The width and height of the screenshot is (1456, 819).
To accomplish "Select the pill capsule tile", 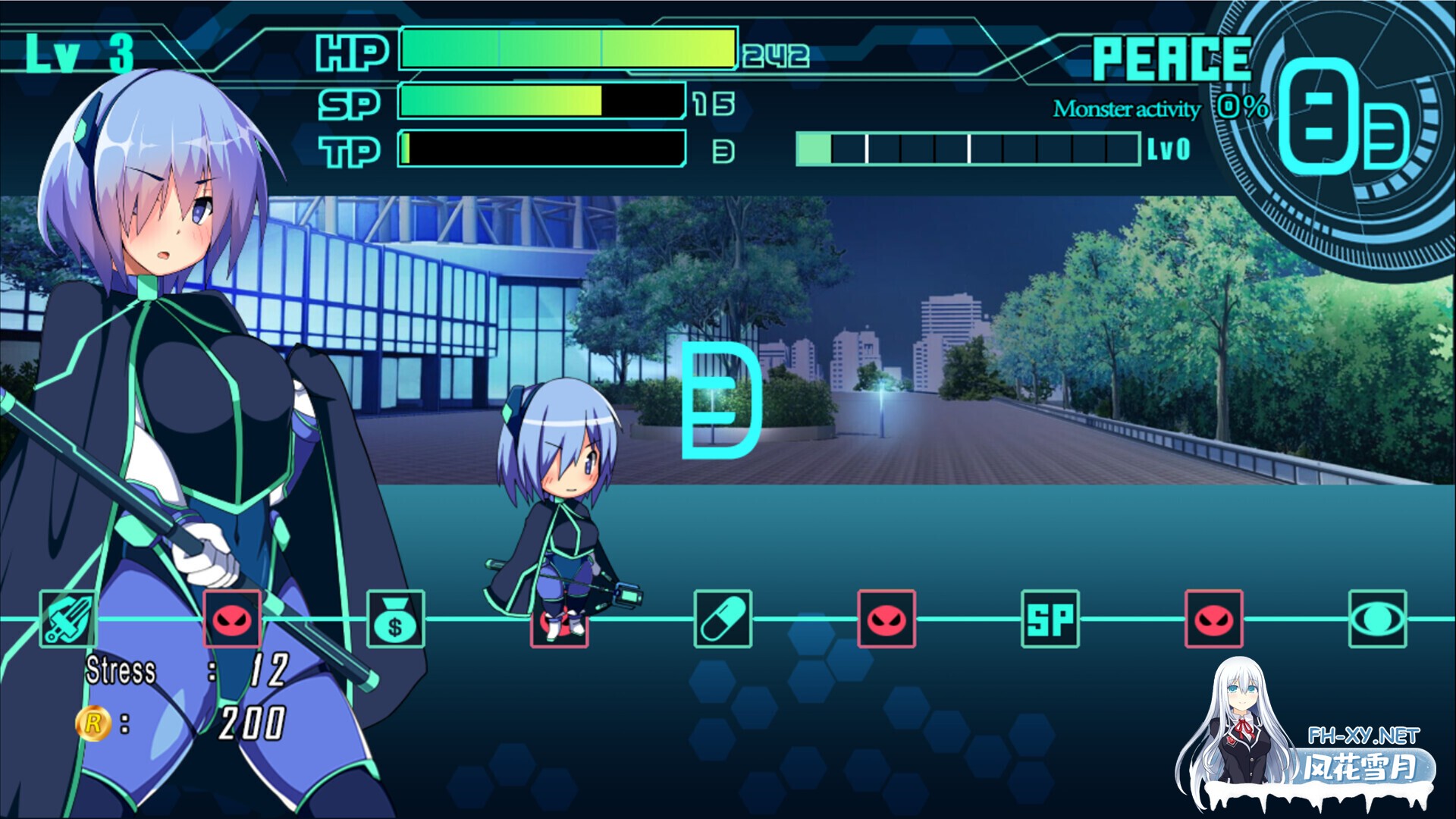I will tap(723, 619).
